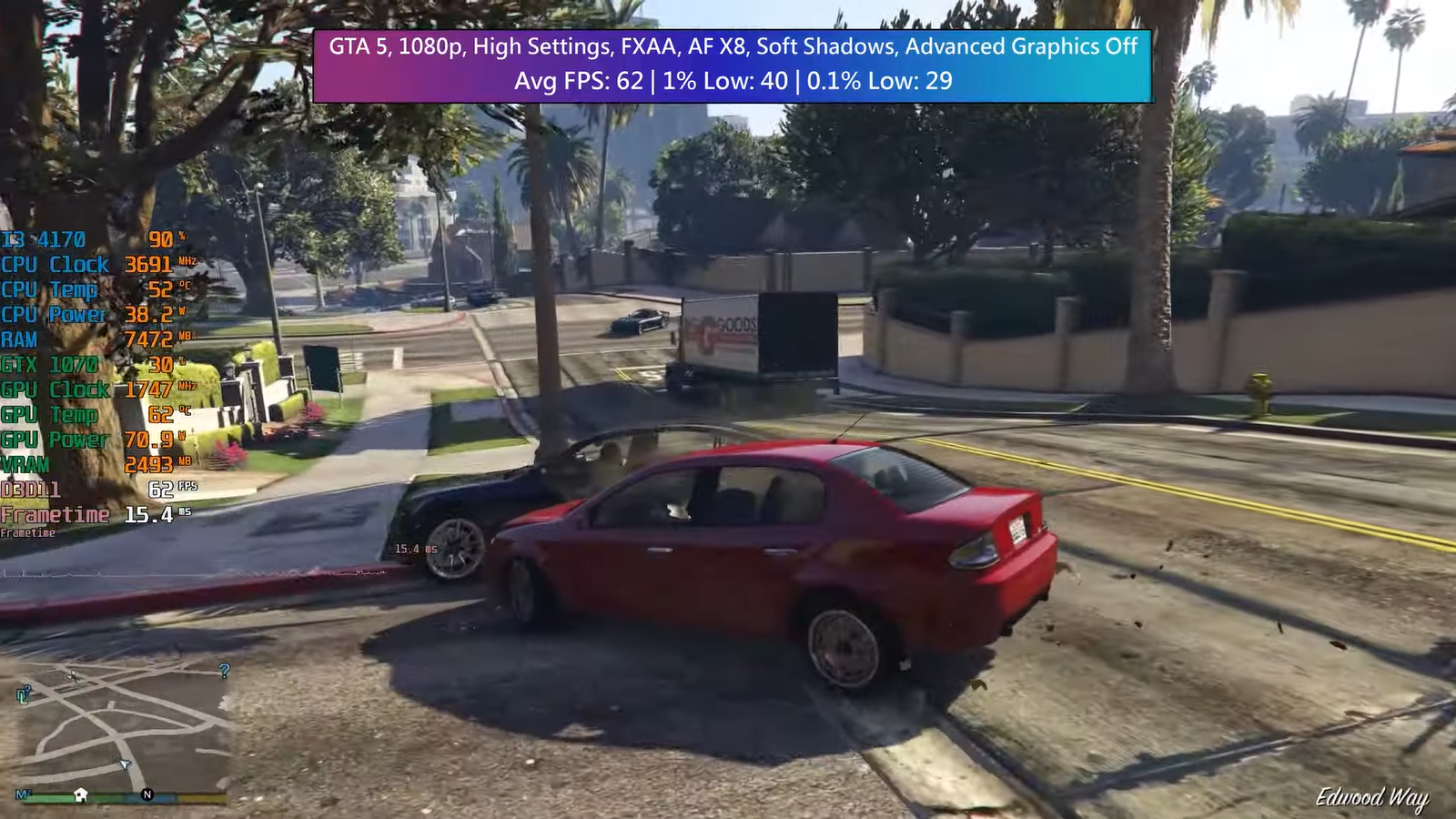This screenshot has height=819, width=1456.
Task: Select the blue M mission blip
Action: 22,794
